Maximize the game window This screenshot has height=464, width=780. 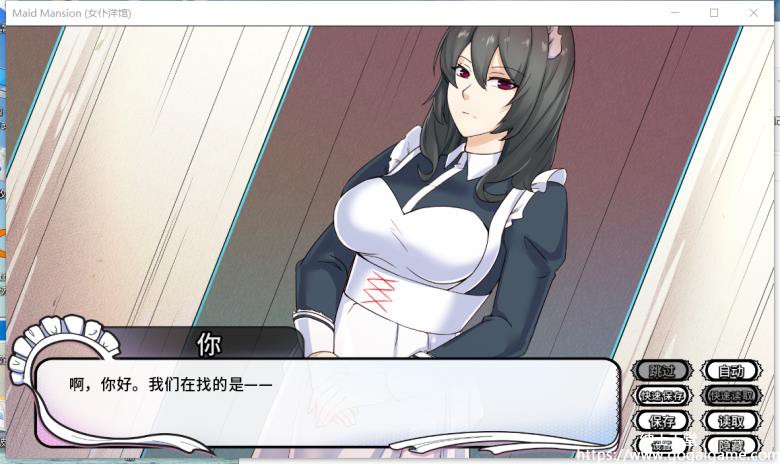pos(714,13)
